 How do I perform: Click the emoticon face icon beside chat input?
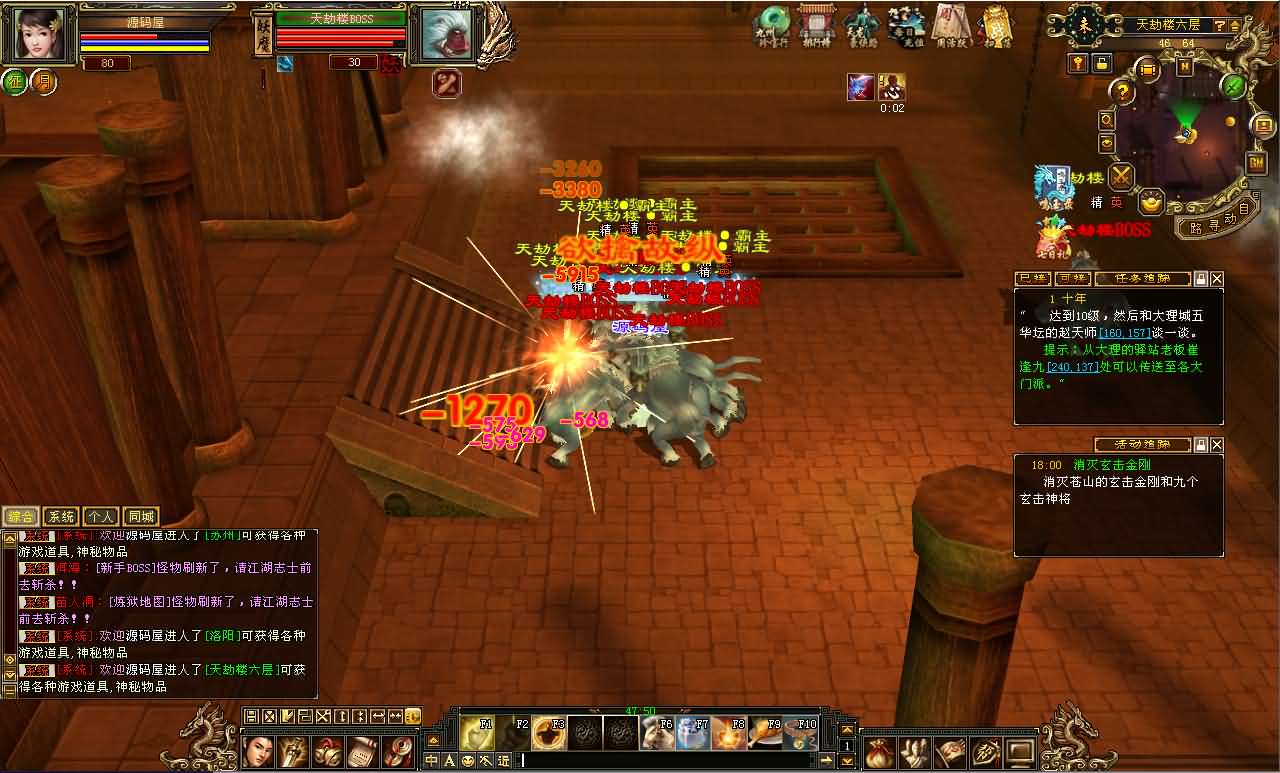[468, 760]
